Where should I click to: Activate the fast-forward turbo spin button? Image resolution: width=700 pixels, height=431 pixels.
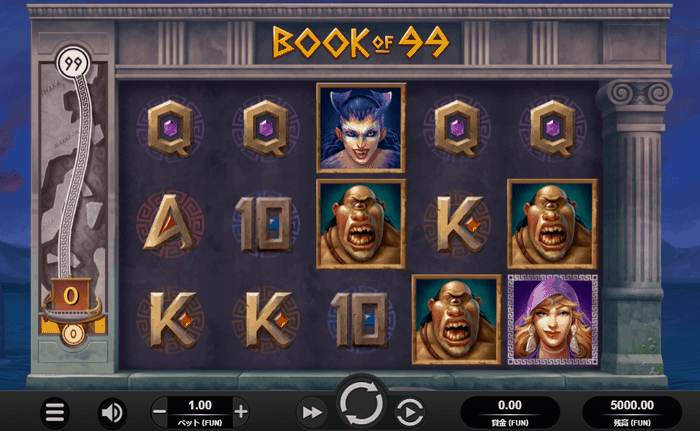click(312, 411)
